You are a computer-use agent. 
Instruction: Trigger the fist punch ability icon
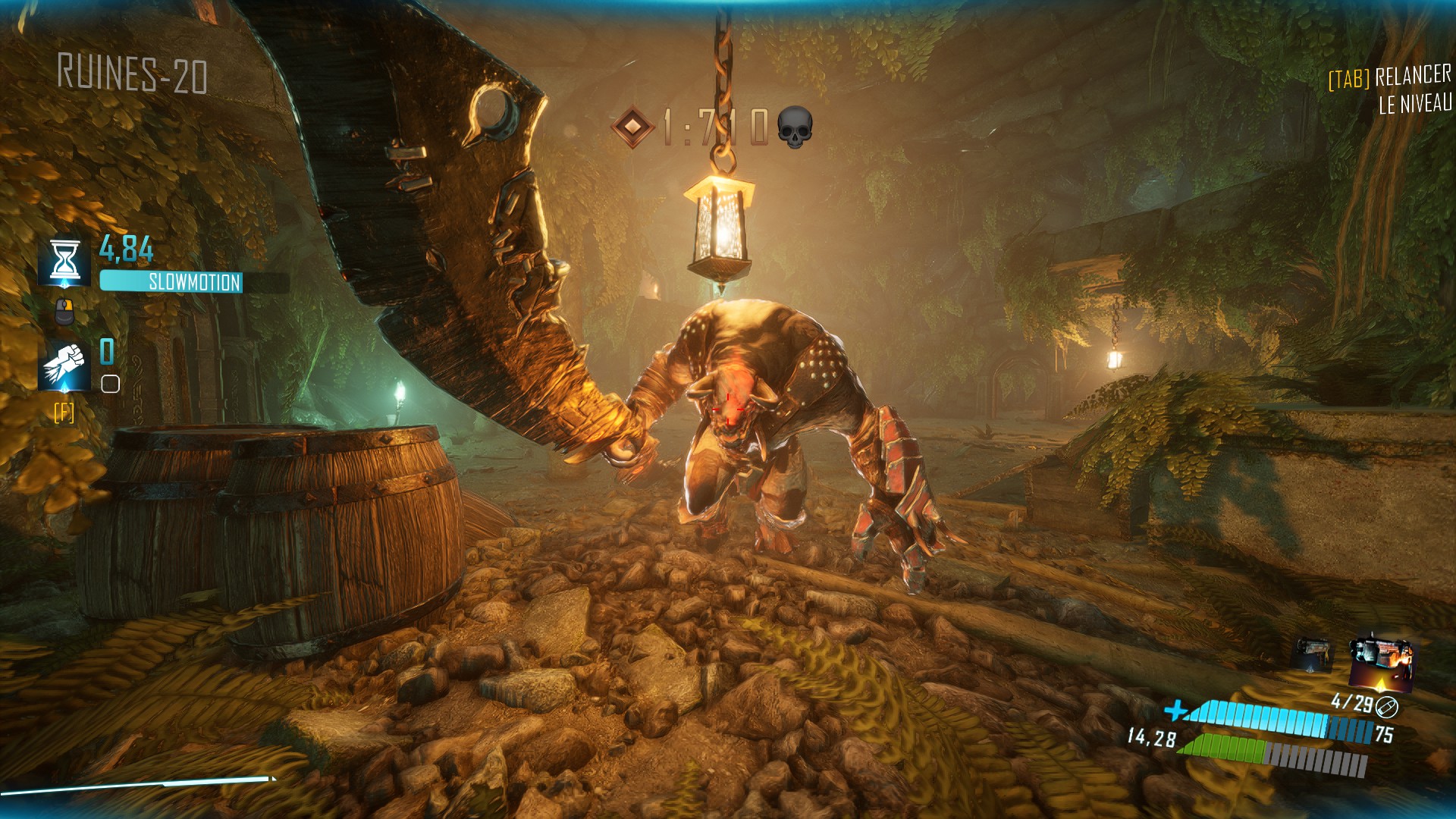65,366
